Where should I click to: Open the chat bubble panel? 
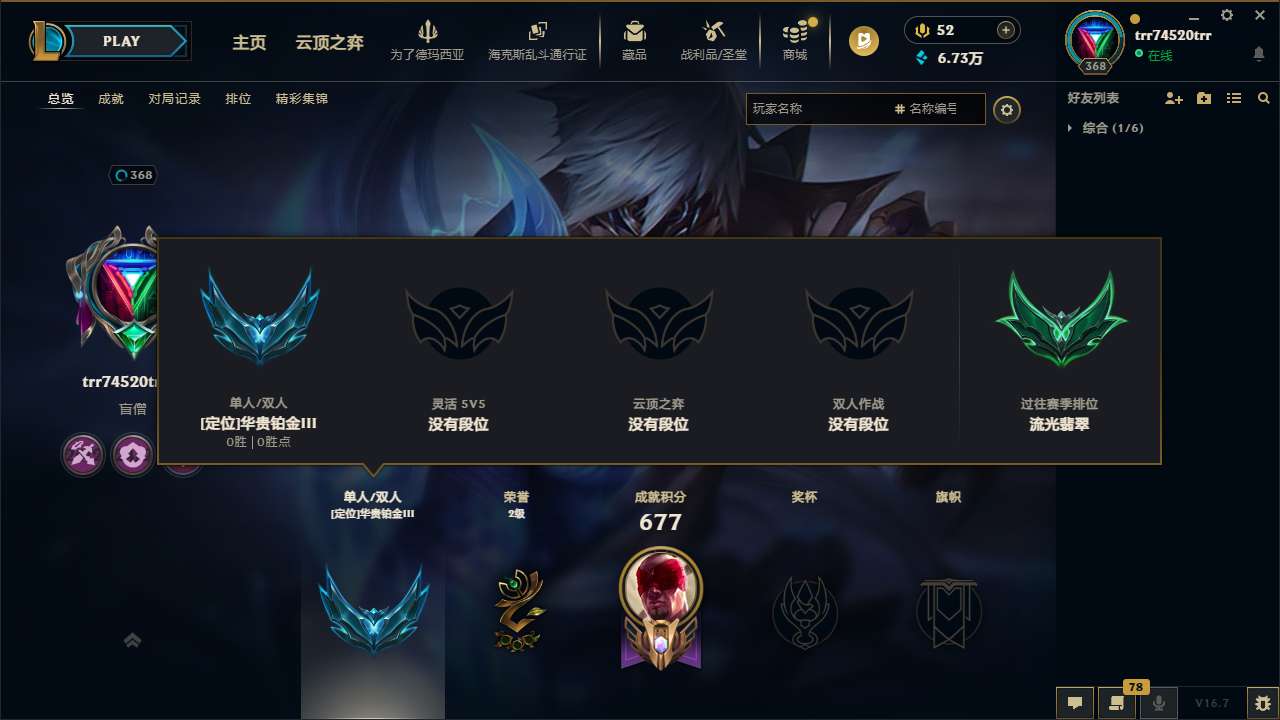click(x=1075, y=703)
